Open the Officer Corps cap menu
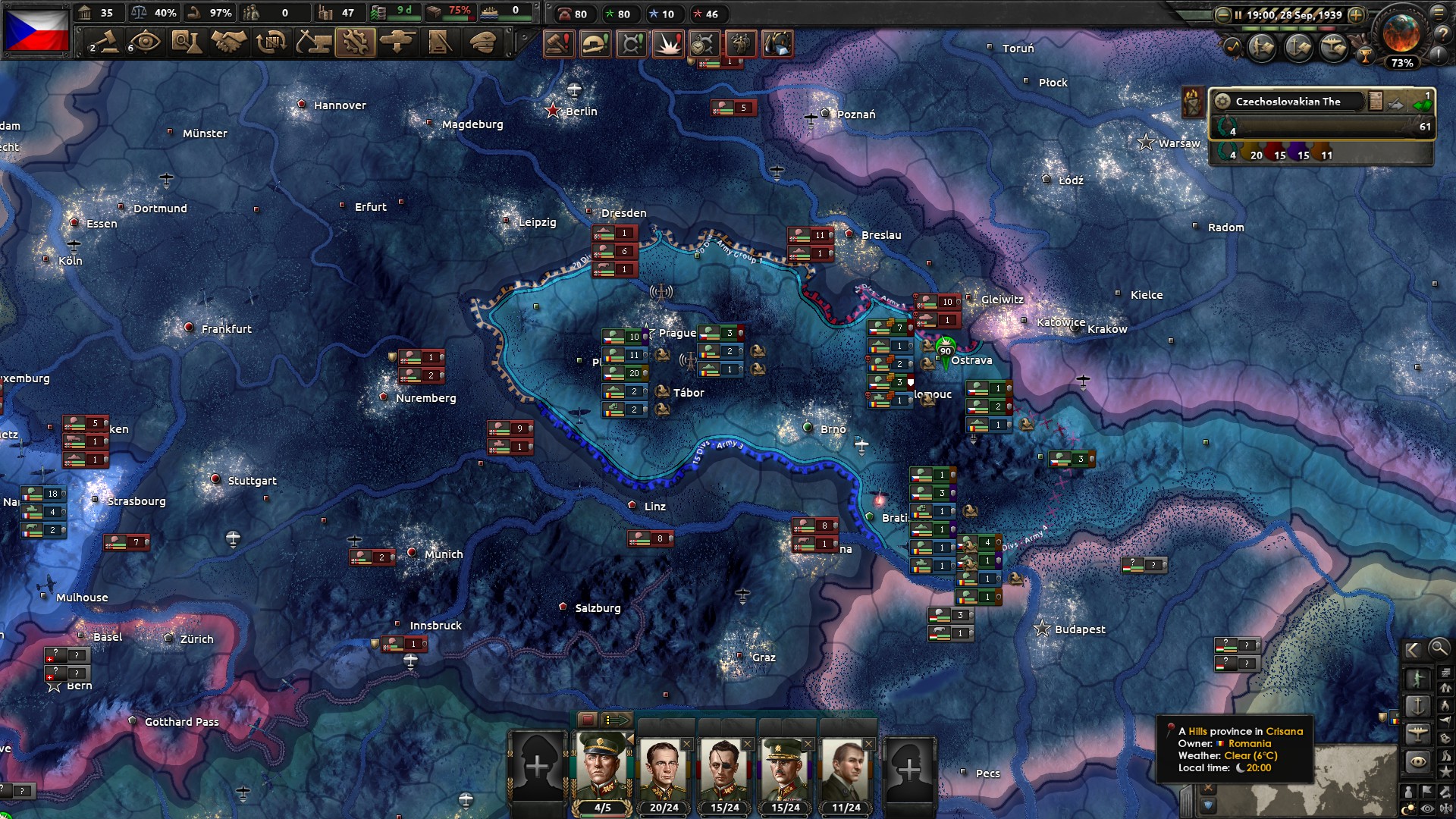1456x819 pixels. click(482, 42)
